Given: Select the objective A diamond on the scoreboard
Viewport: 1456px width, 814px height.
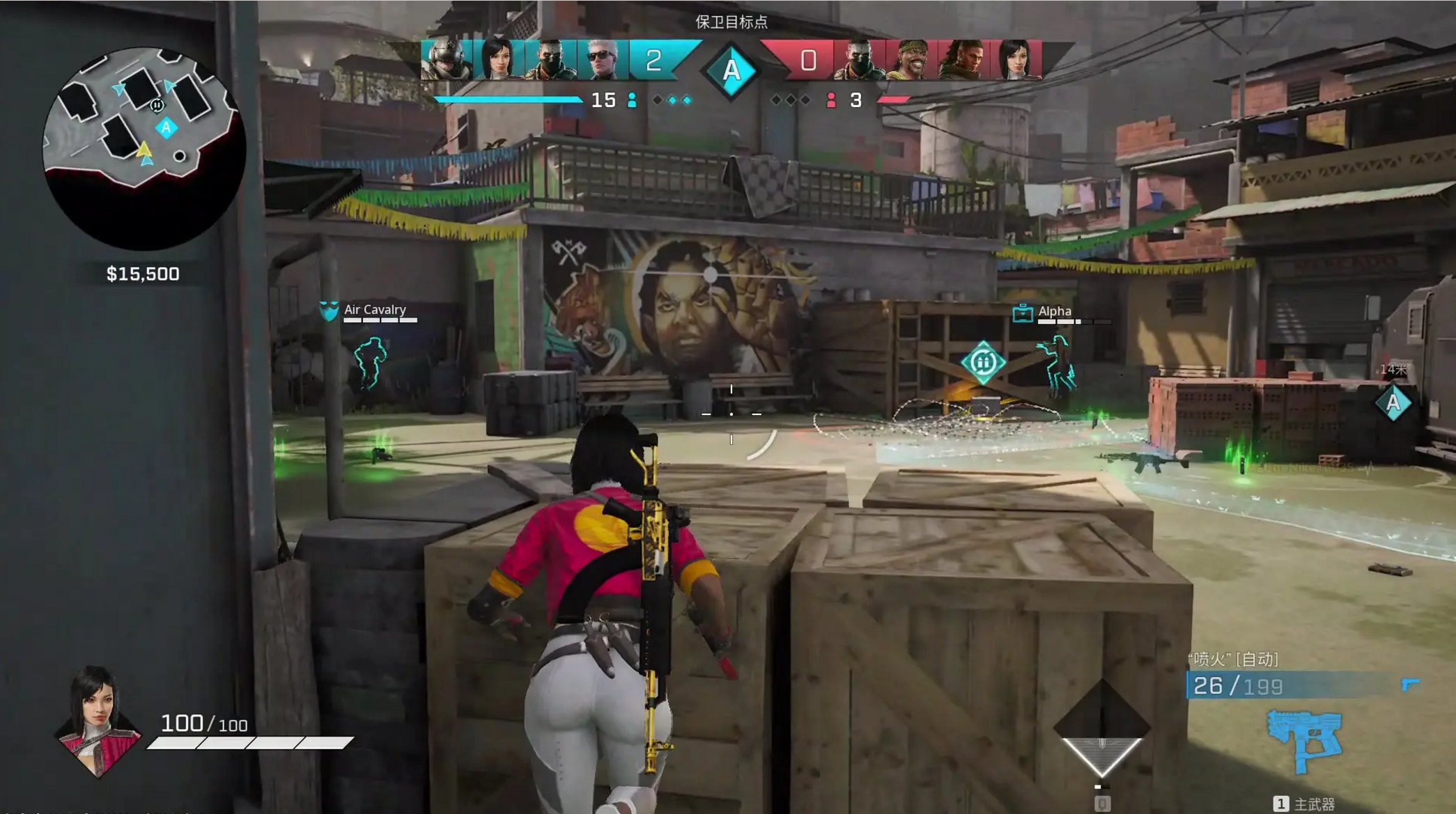Looking at the screenshot, I should [x=731, y=70].
